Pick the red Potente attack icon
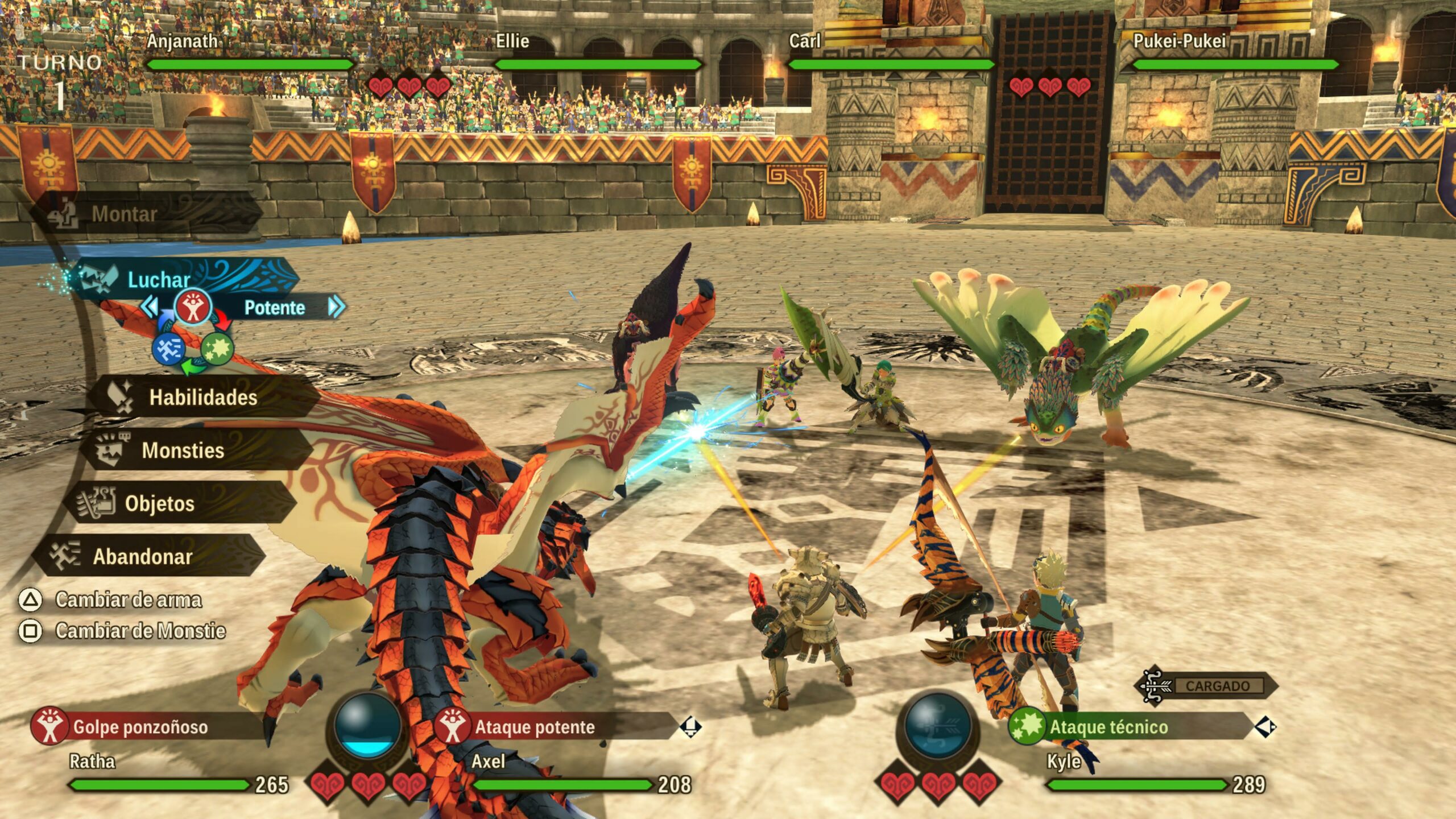1456x819 pixels. click(x=193, y=307)
